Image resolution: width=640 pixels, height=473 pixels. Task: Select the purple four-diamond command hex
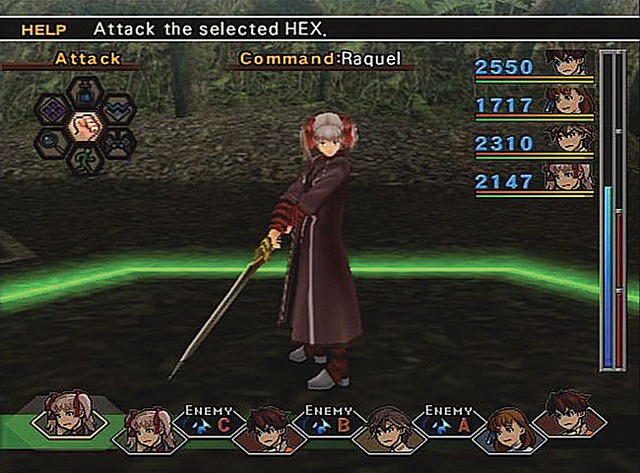[54, 110]
